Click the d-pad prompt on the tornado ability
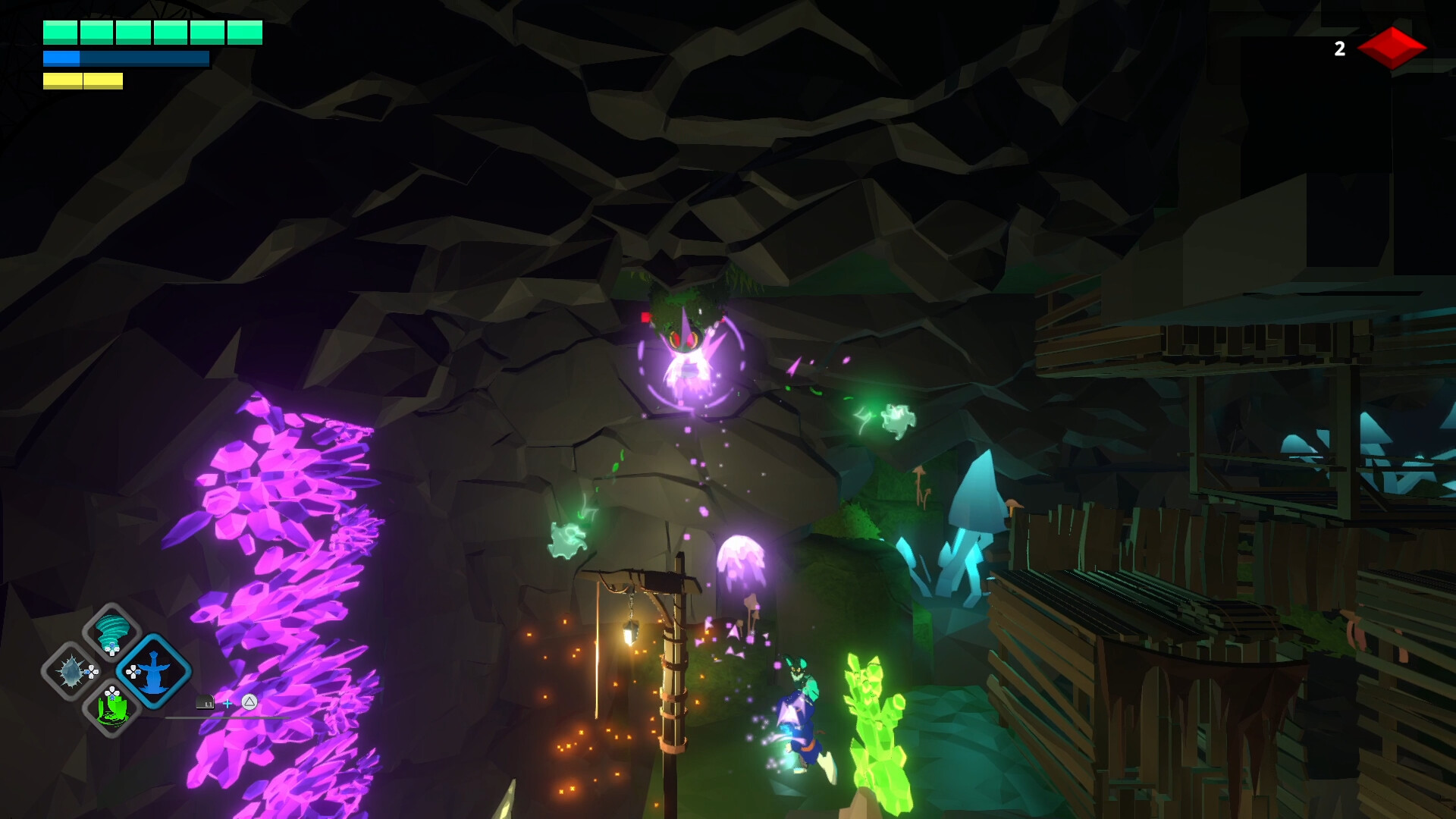 coord(112,648)
